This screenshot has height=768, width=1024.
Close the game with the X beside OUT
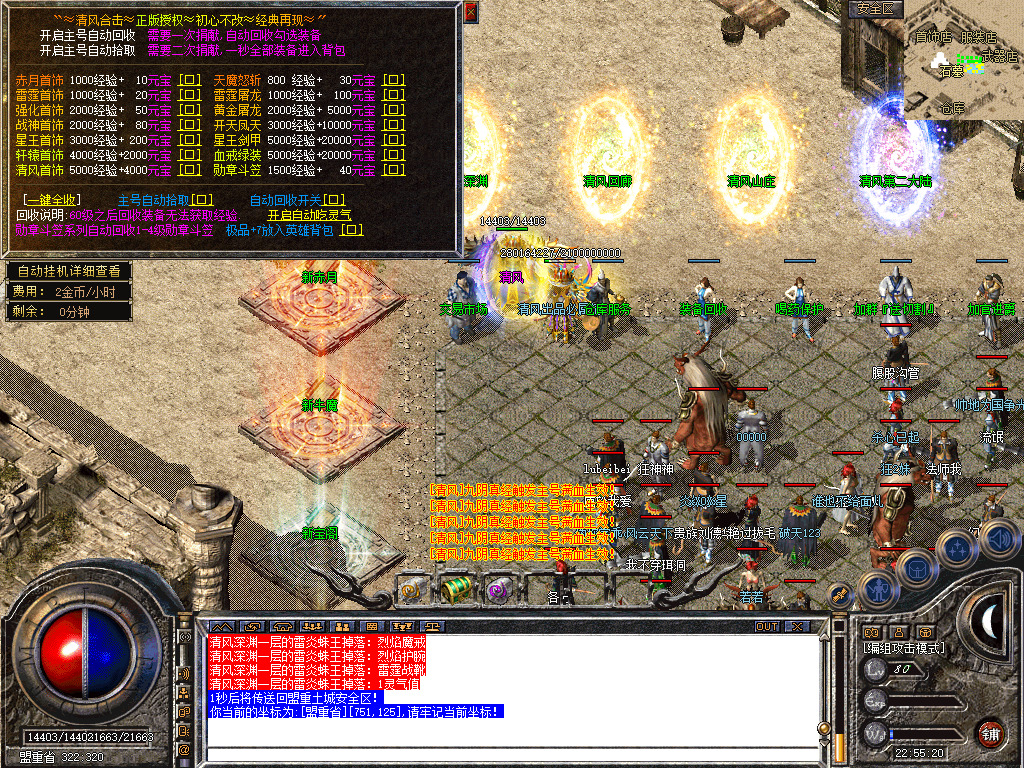click(796, 627)
